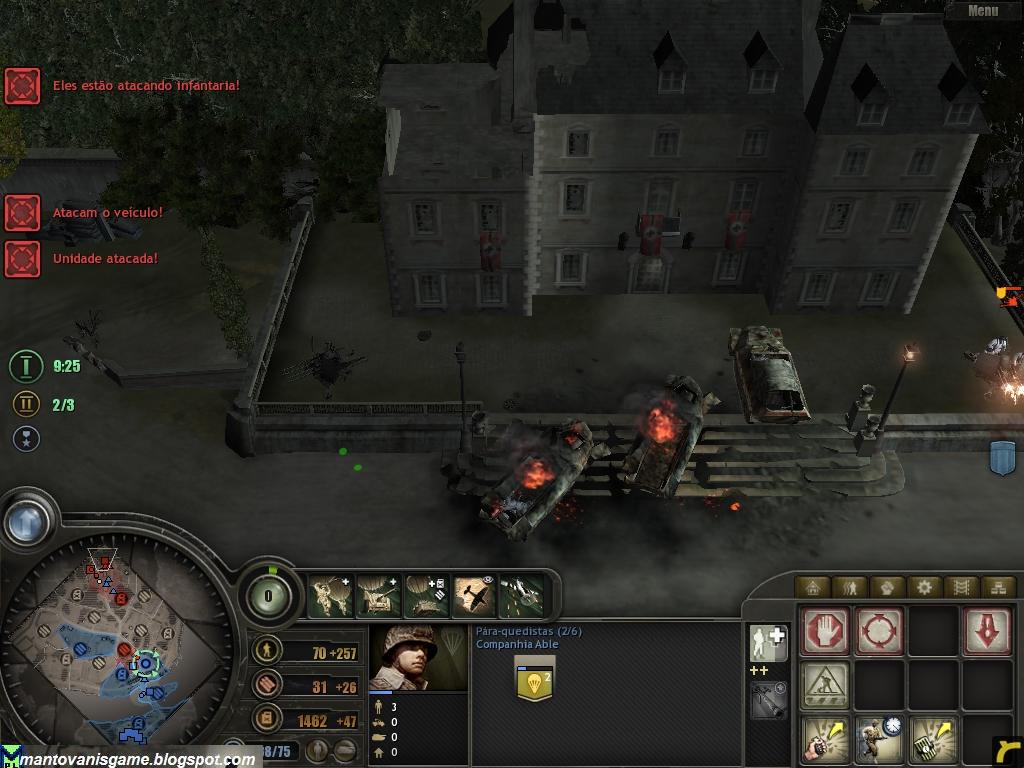Viewport: 1024px width, 768px height.
Task: Activate the supply drop parachute ability
Action: [426, 597]
